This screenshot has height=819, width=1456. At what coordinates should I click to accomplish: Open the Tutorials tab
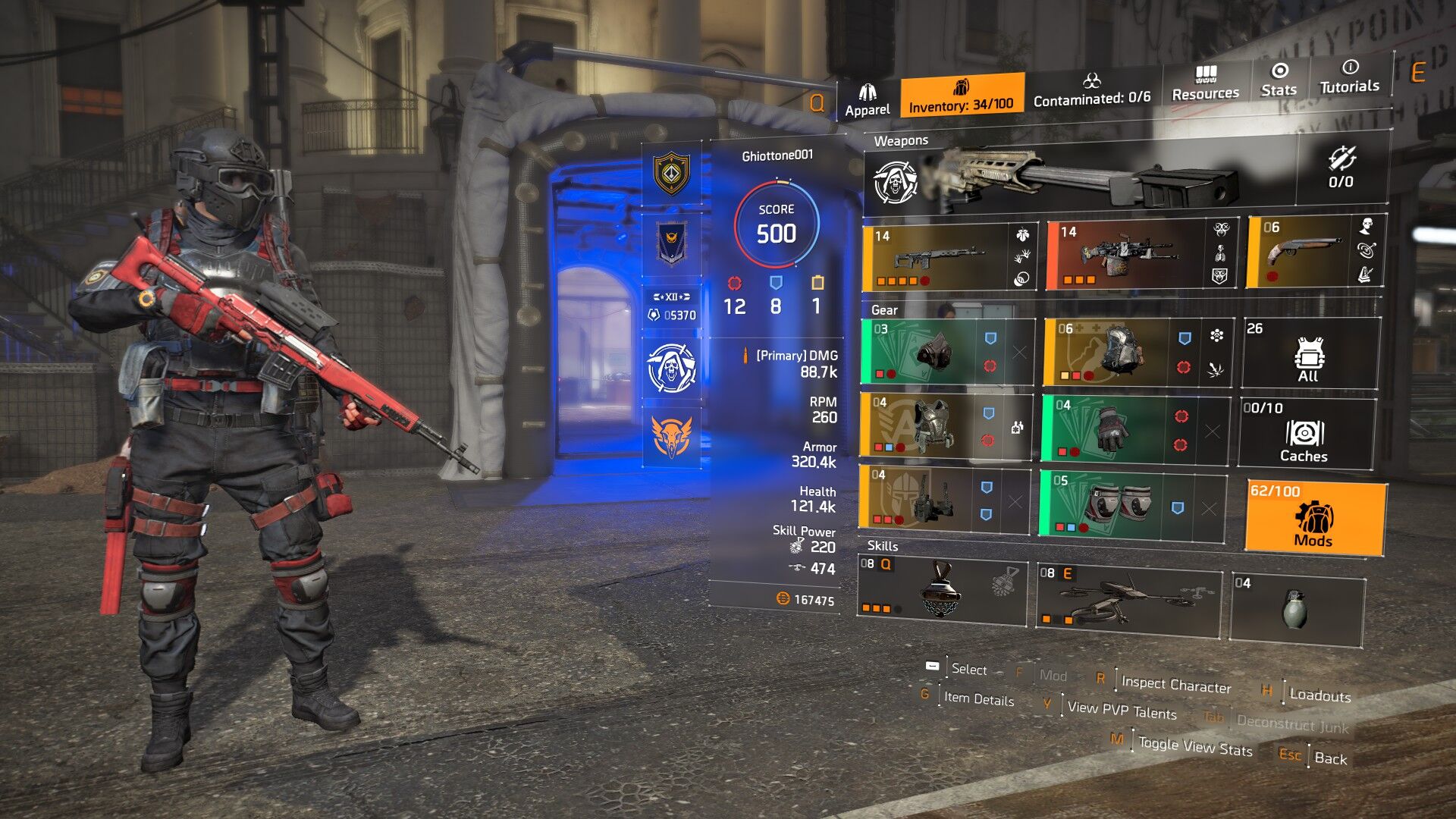pyautogui.click(x=1349, y=77)
